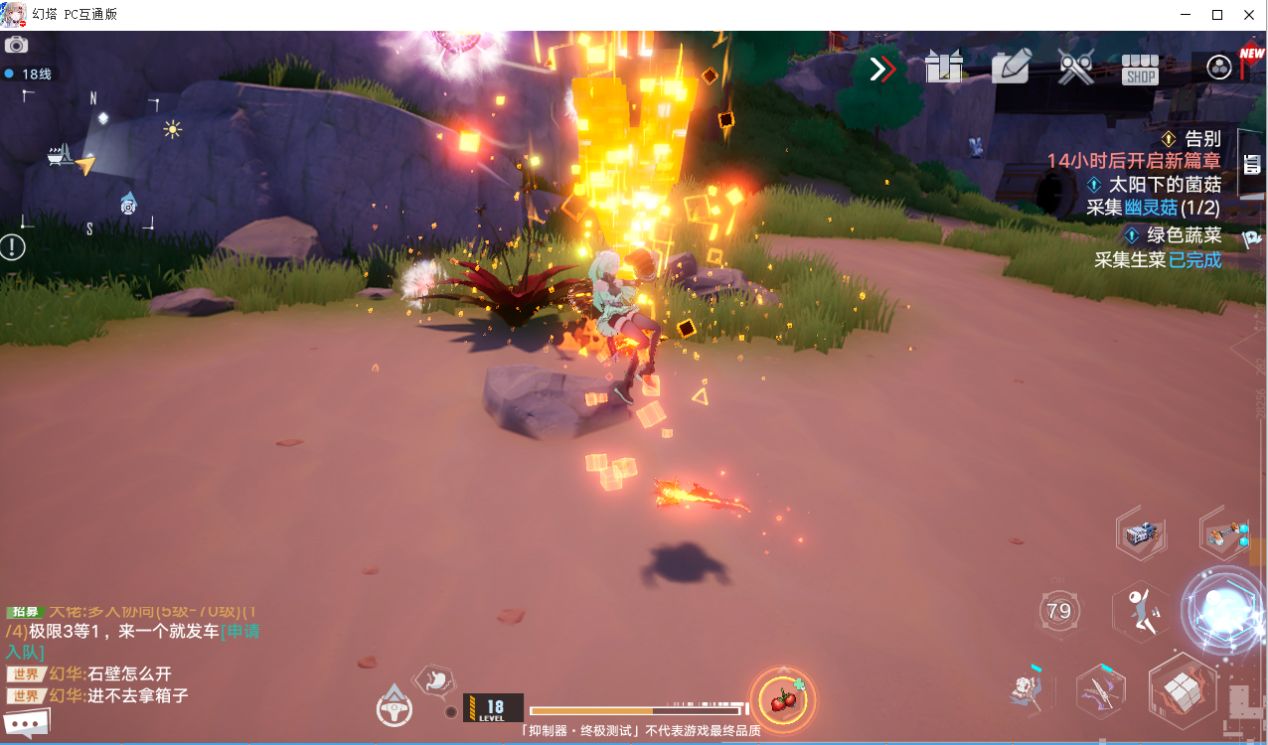Close the game window

click(x=1249, y=15)
